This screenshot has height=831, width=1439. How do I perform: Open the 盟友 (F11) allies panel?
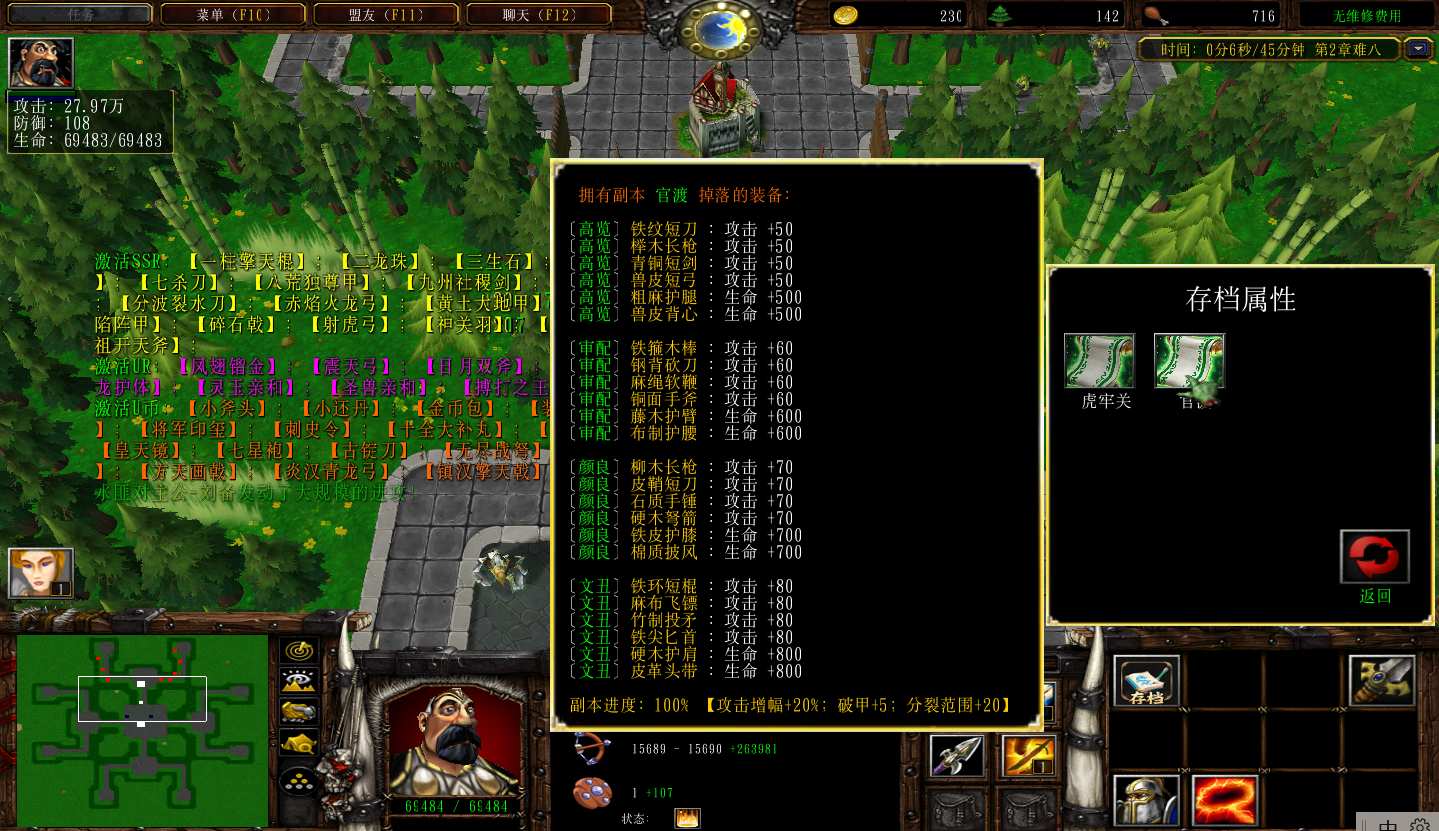pyautogui.click(x=386, y=14)
